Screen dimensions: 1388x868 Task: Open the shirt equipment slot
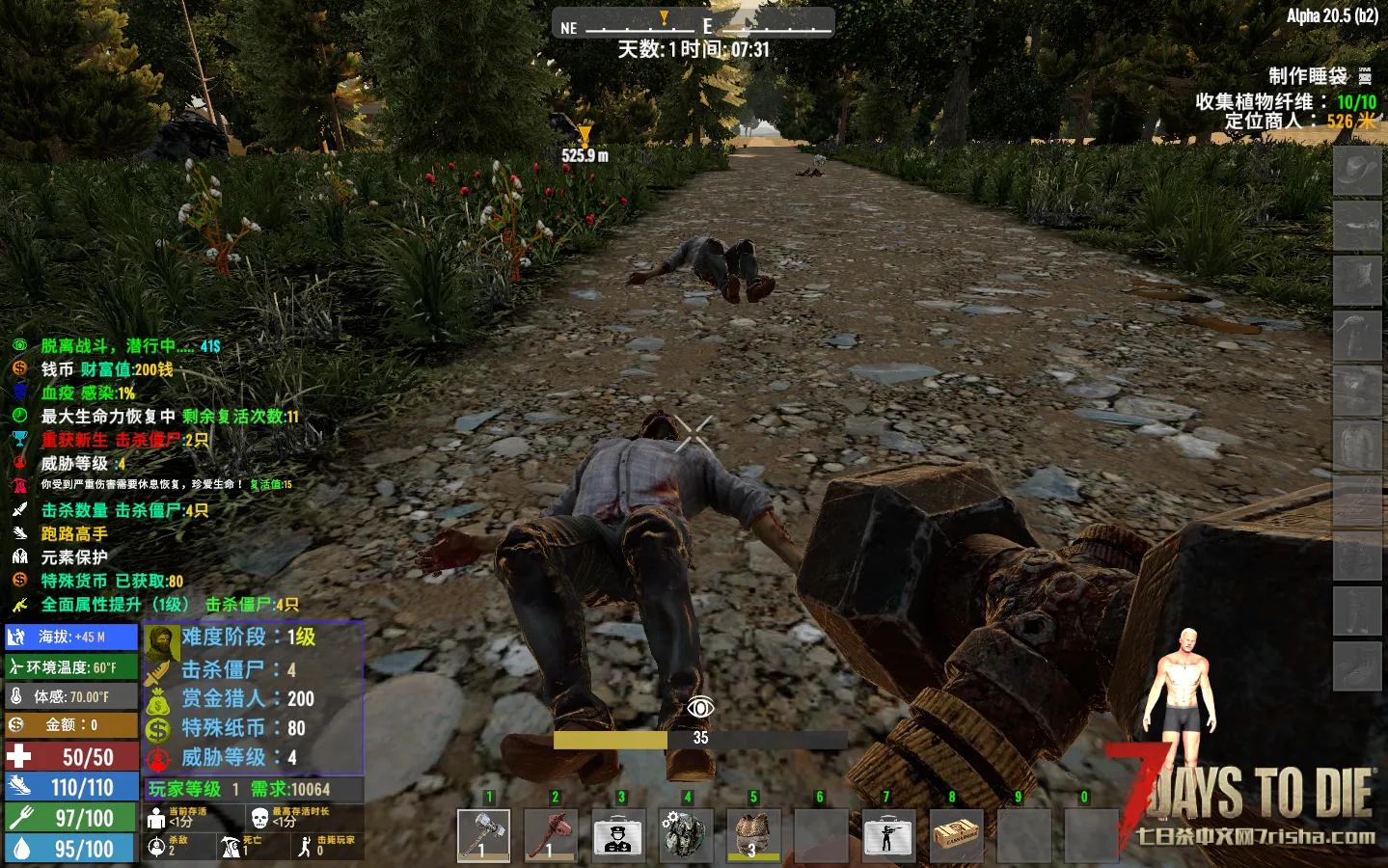pyautogui.click(x=1356, y=446)
